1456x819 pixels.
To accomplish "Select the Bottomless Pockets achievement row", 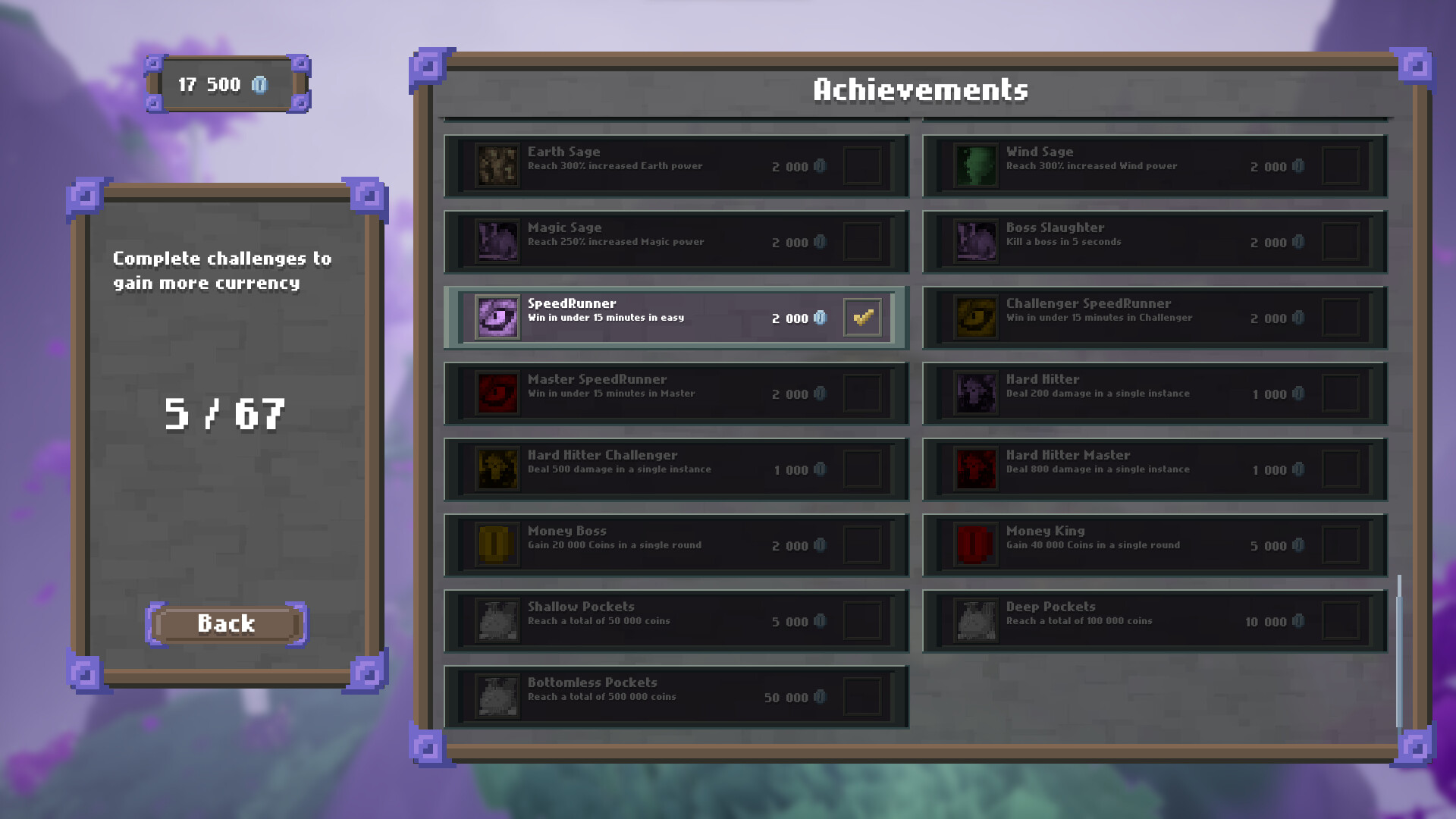I will point(676,695).
